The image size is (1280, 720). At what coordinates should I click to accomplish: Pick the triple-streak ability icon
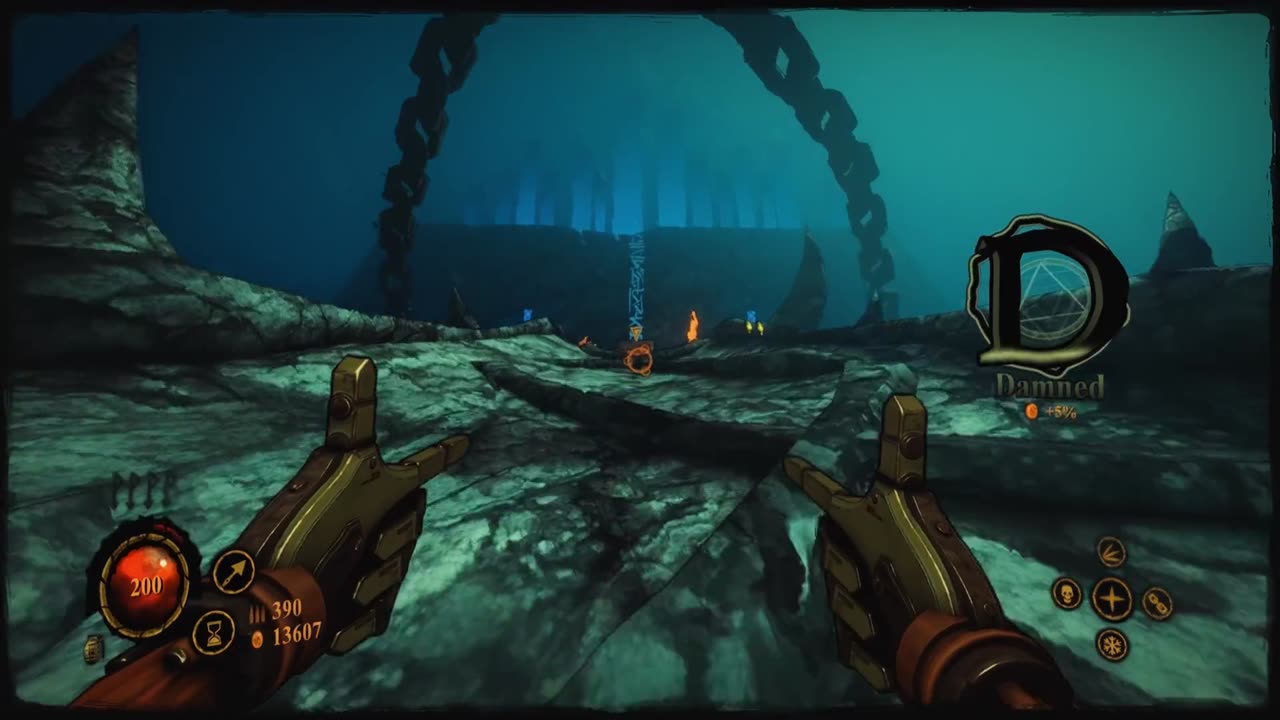(1111, 551)
